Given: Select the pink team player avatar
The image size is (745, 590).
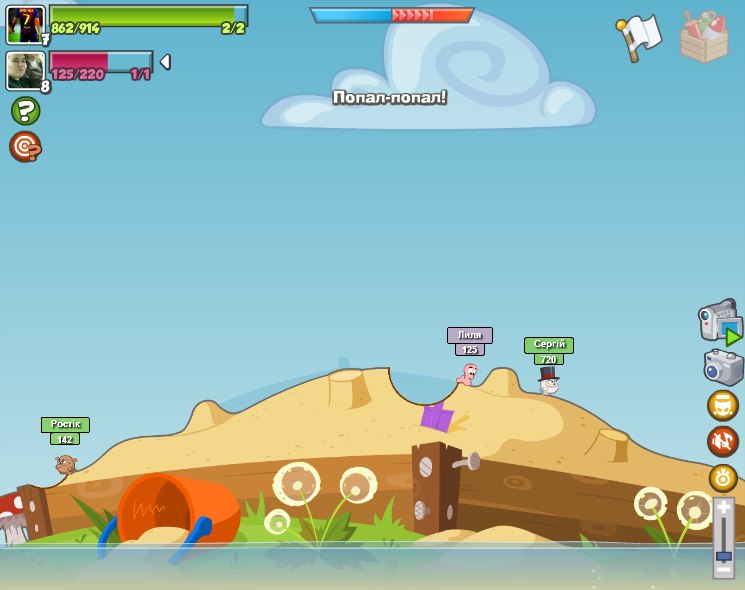Looking at the screenshot, I should click(25, 71).
